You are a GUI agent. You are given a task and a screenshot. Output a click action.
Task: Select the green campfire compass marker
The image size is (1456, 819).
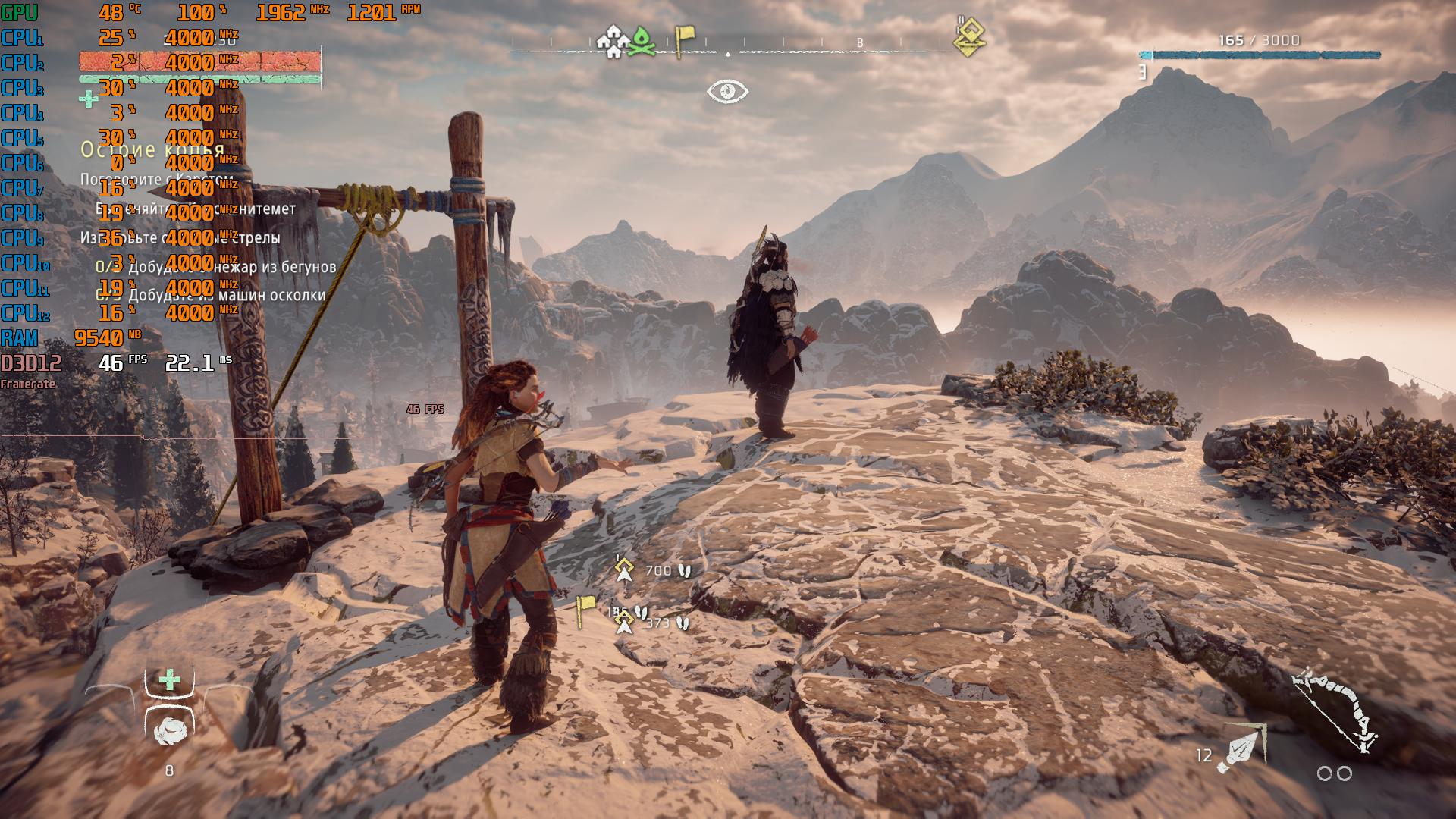(x=642, y=42)
